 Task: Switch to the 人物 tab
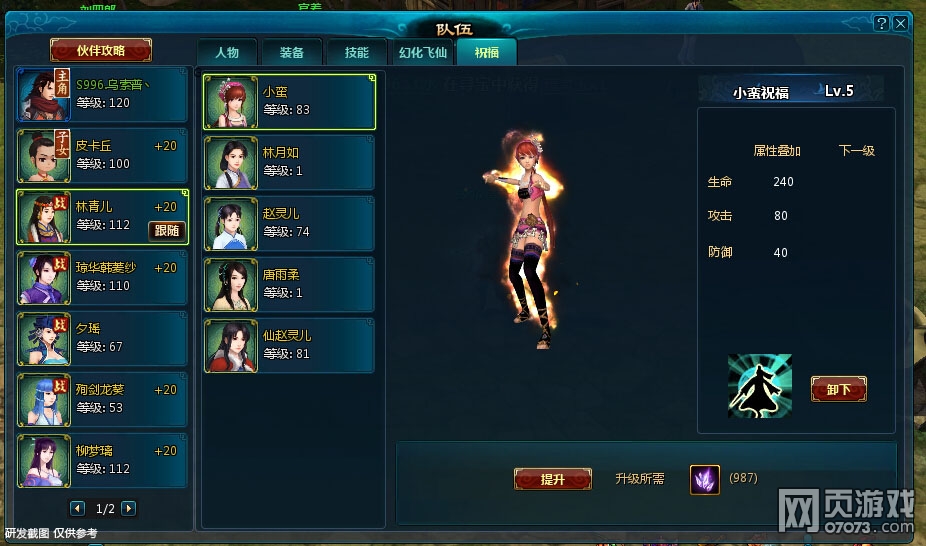[227, 53]
